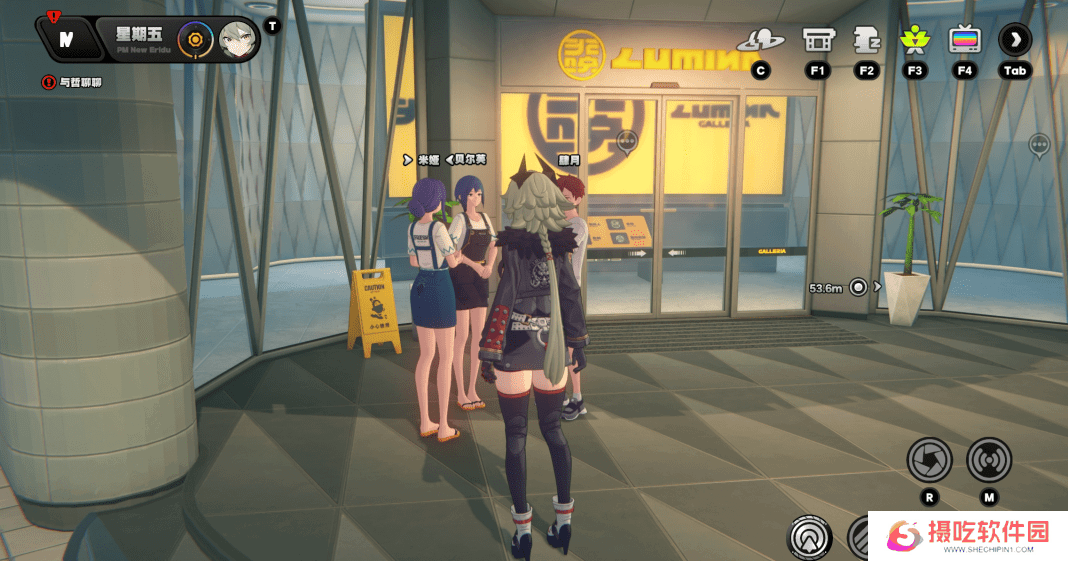1068x561 pixels.
Task: Open the planet icon menu
Action: 761,41
